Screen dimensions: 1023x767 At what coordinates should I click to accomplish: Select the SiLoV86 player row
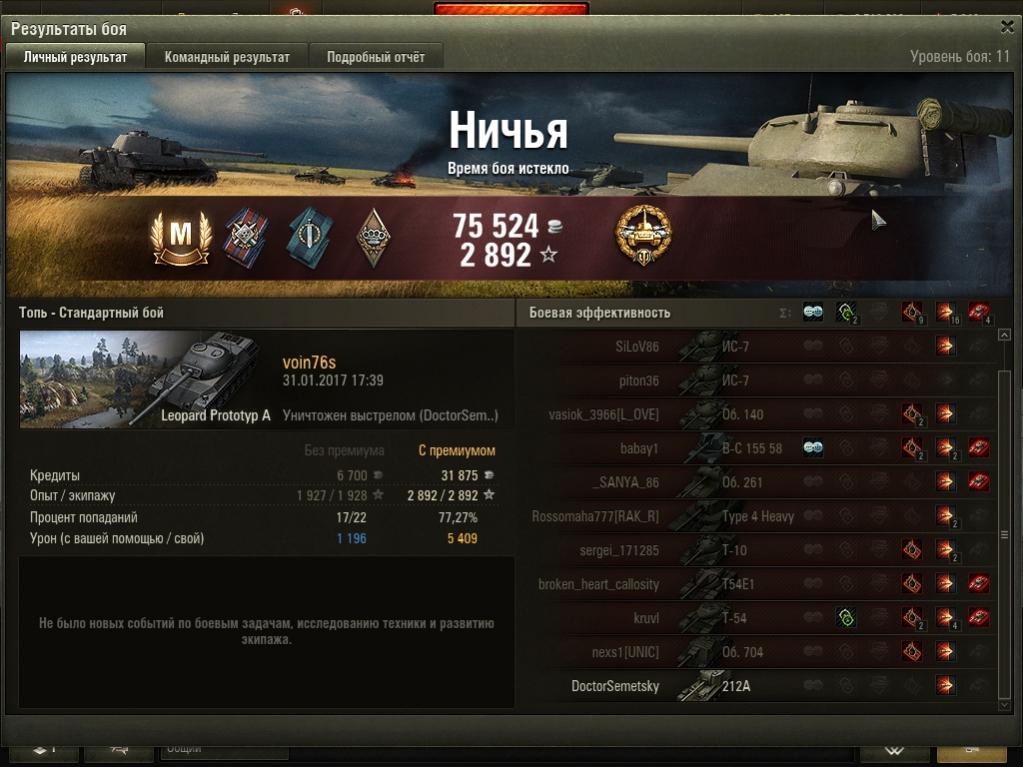pyautogui.click(x=760, y=346)
